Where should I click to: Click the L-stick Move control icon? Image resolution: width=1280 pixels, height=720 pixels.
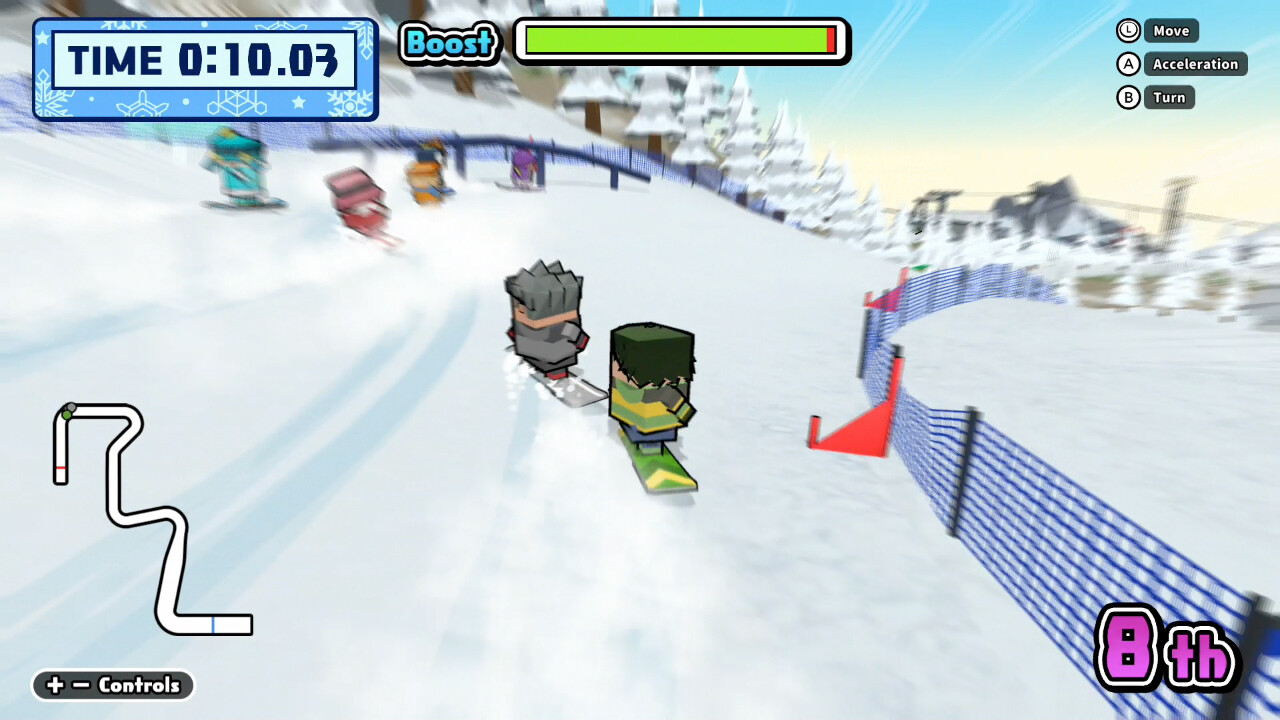(x=1127, y=31)
